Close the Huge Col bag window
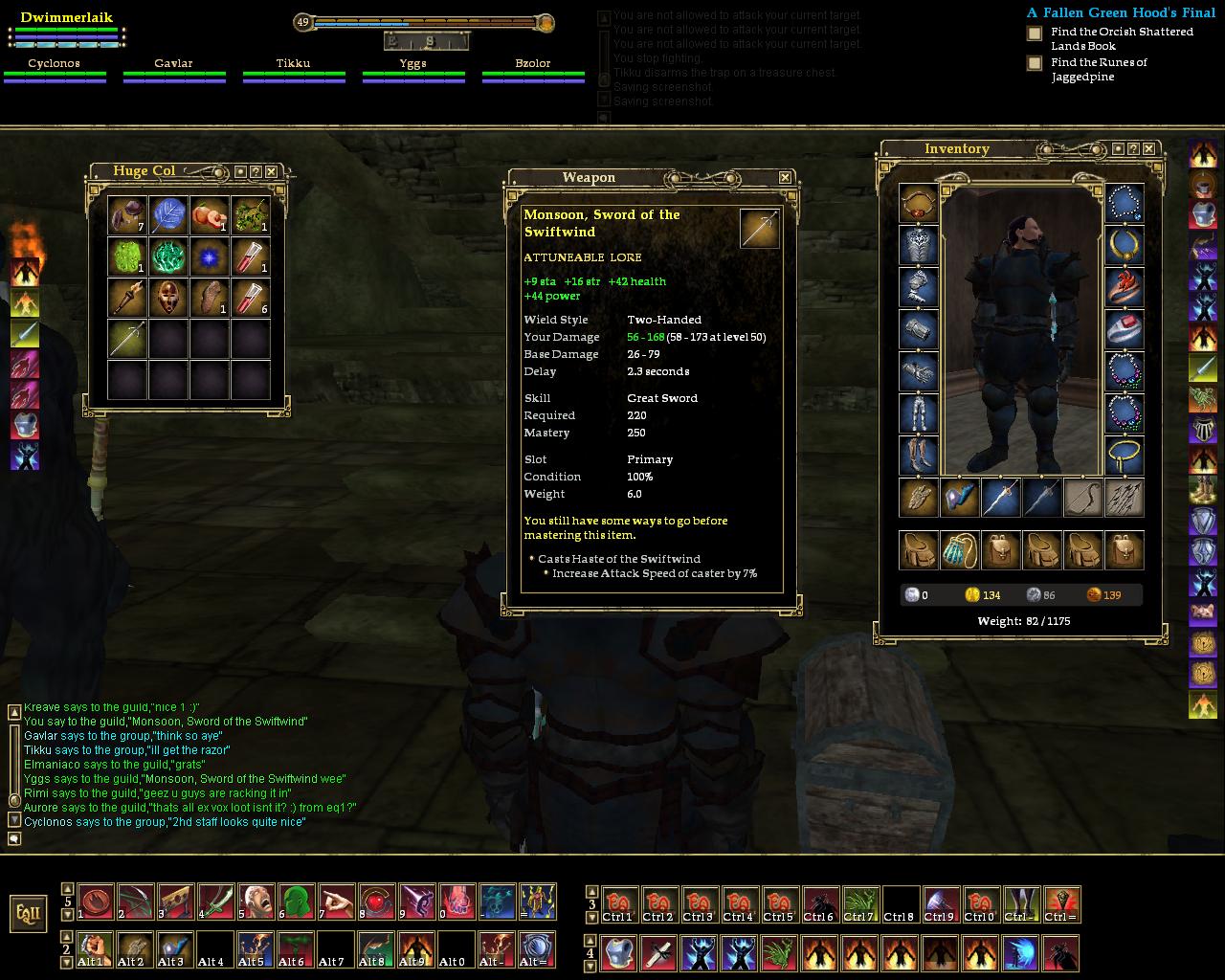The height and width of the screenshot is (980, 1225). 271,171
